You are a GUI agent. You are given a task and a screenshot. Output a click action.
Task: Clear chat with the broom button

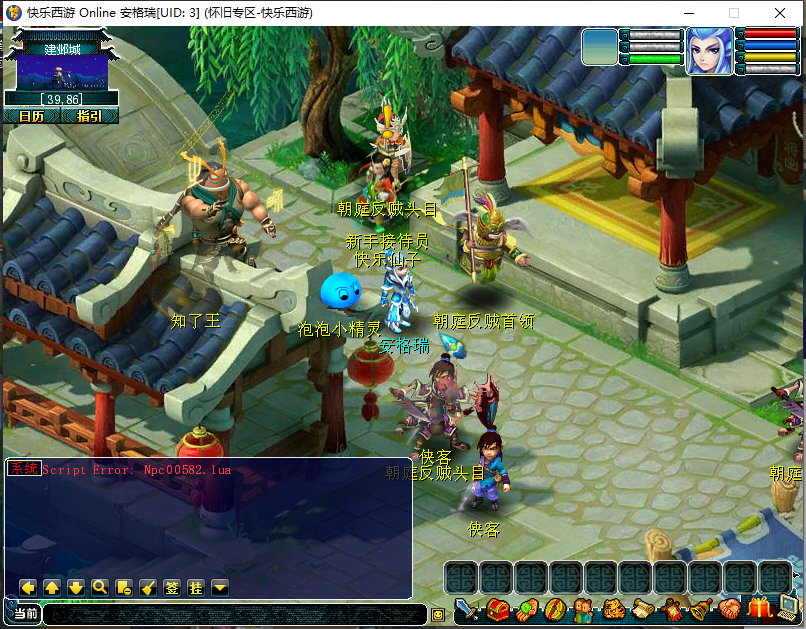[x=148, y=587]
